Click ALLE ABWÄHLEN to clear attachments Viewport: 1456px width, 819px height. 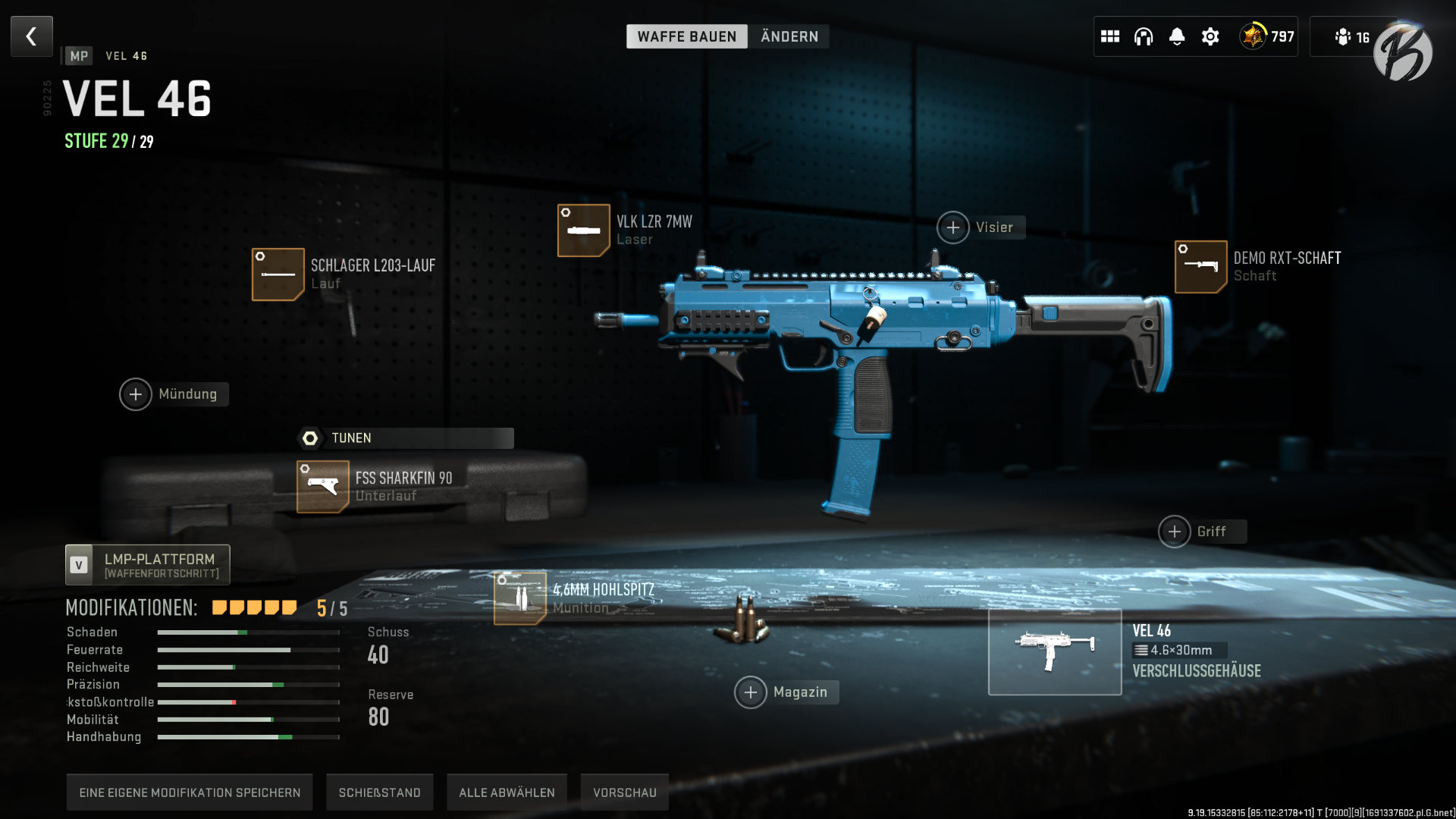pos(507,791)
